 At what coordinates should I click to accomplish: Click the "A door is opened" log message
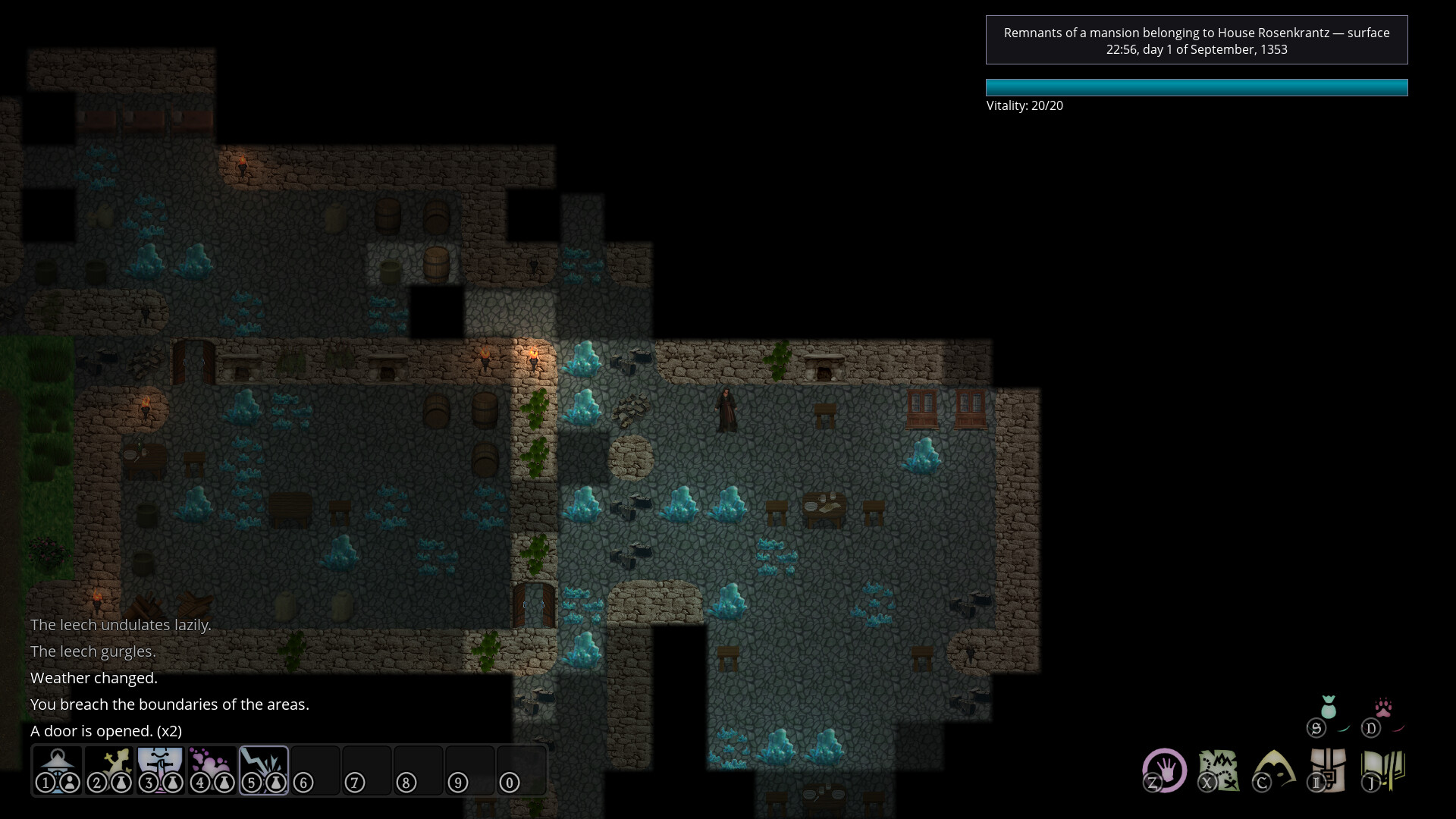[106, 731]
